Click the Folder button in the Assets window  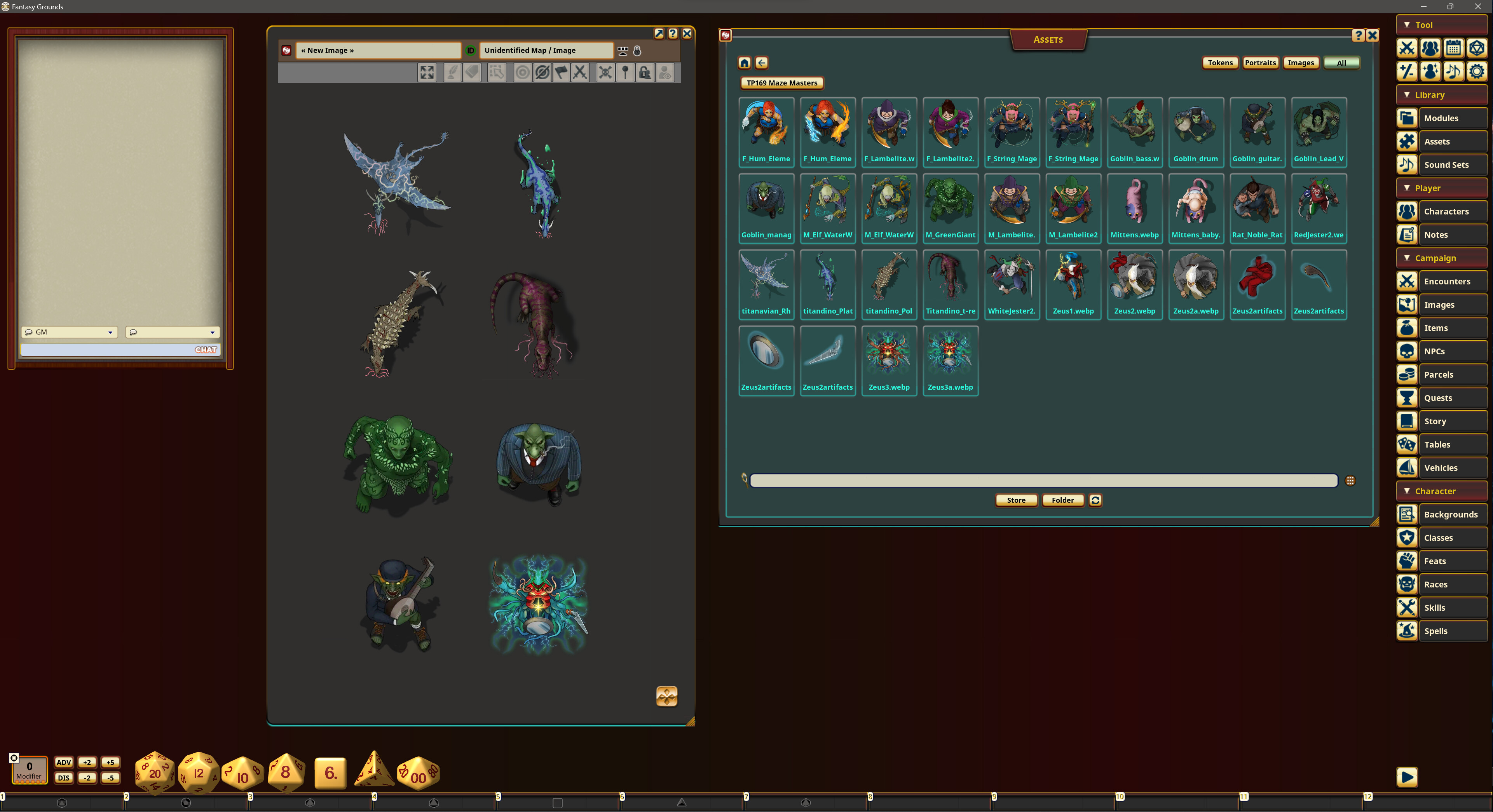click(x=1063, y=500)
